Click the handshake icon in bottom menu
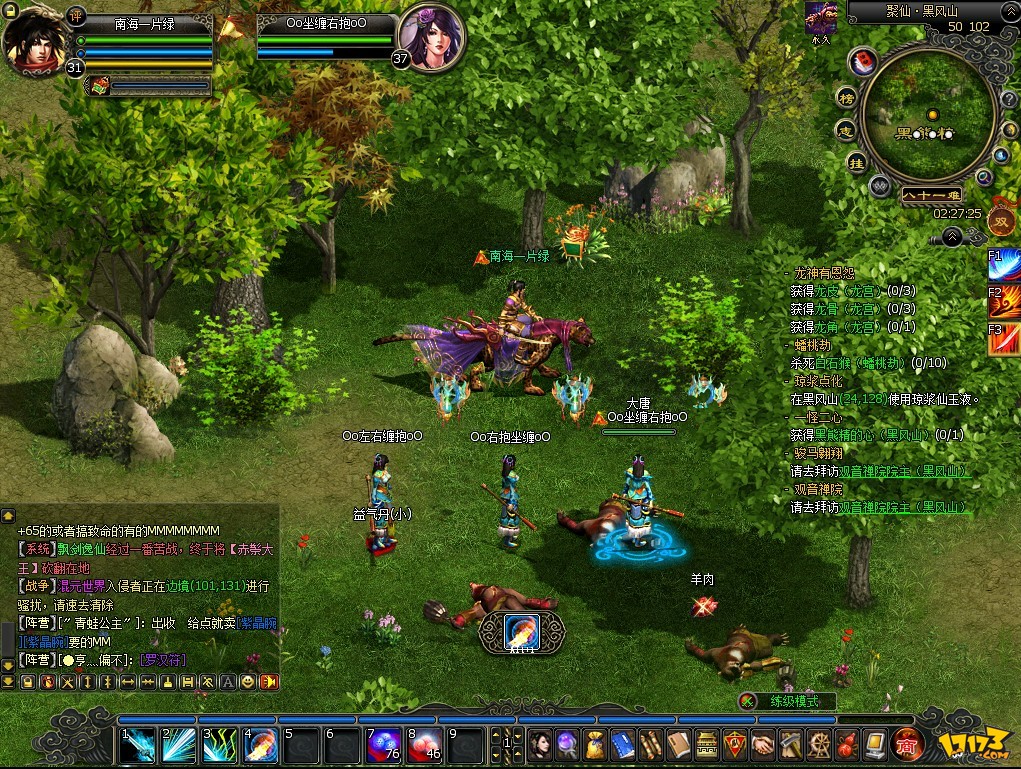This screenshot has width=1021, height=769. click(x=763, y=744)
